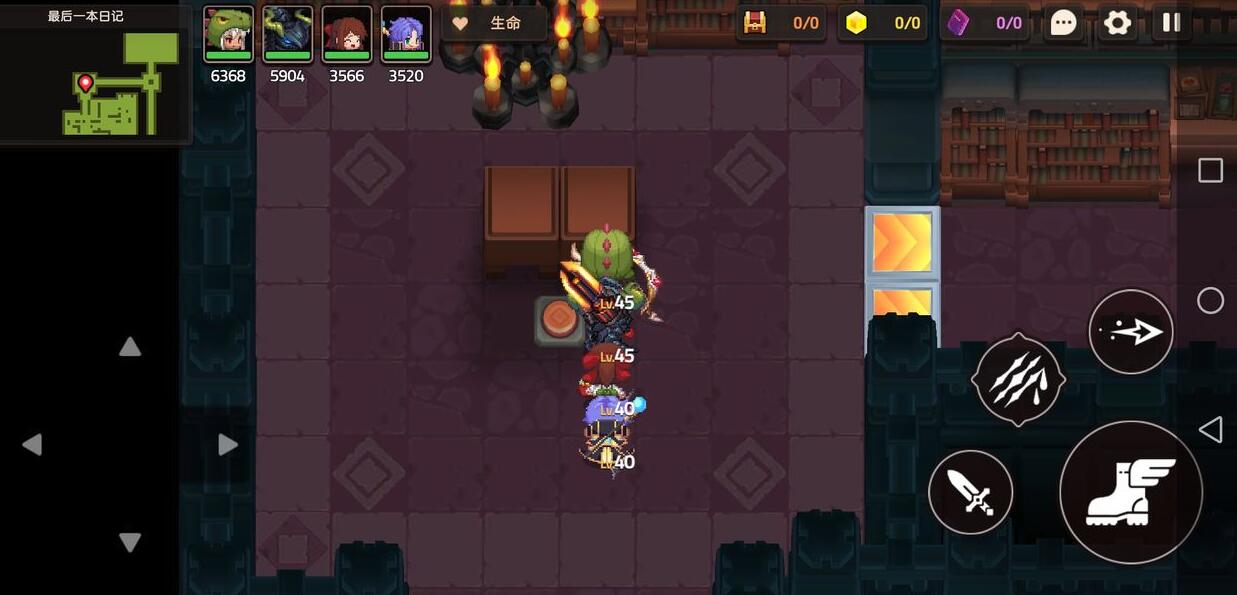Move right with the D-pad arrow

228,445
